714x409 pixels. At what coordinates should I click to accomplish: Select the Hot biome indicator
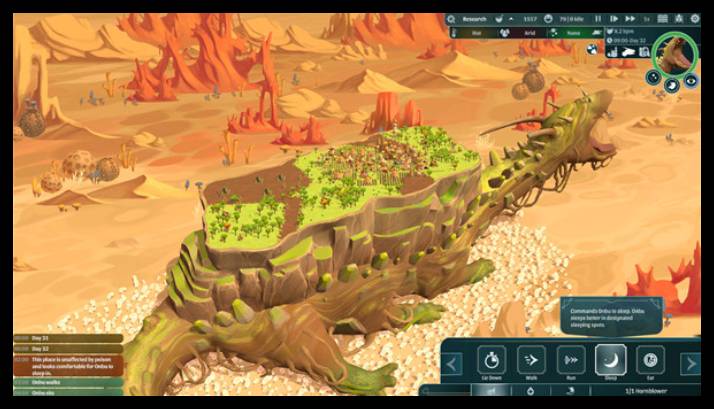(x=477, y=34)
